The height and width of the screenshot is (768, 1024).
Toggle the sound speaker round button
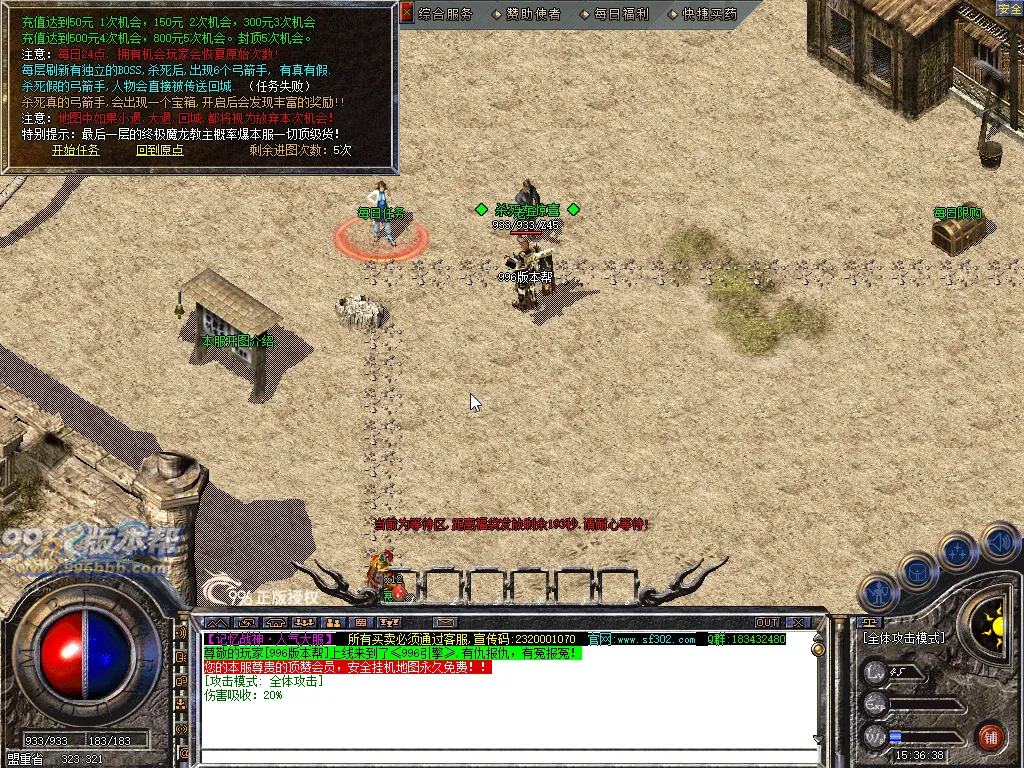[999, 542]
